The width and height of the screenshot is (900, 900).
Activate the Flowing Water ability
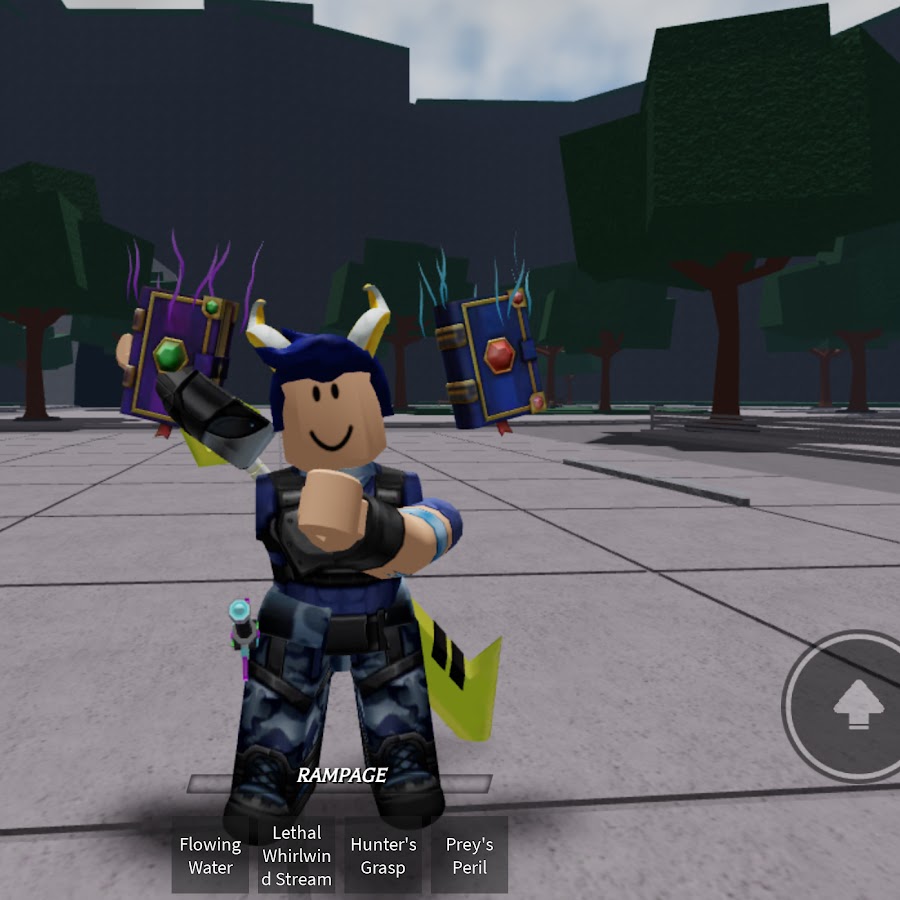pyautogui.click(x=210, y=855)
